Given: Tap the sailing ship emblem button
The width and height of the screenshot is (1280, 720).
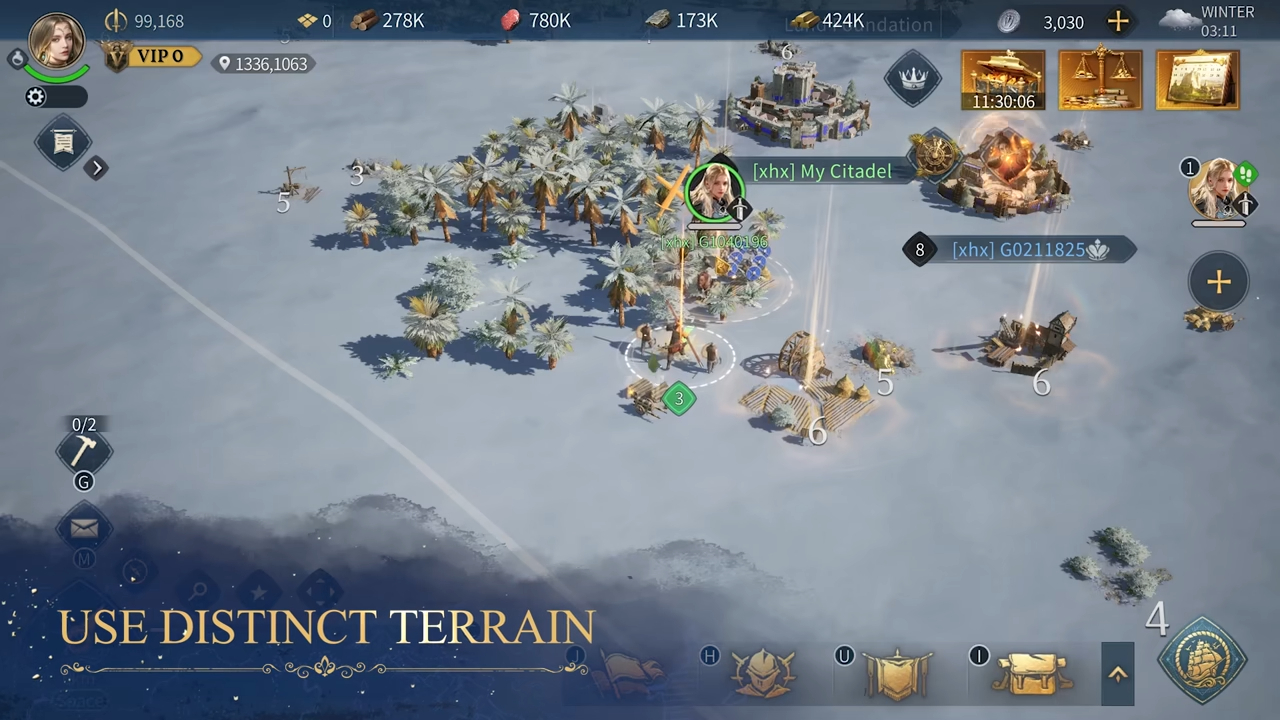Looking at the screenshot, I should [1202, 661].
